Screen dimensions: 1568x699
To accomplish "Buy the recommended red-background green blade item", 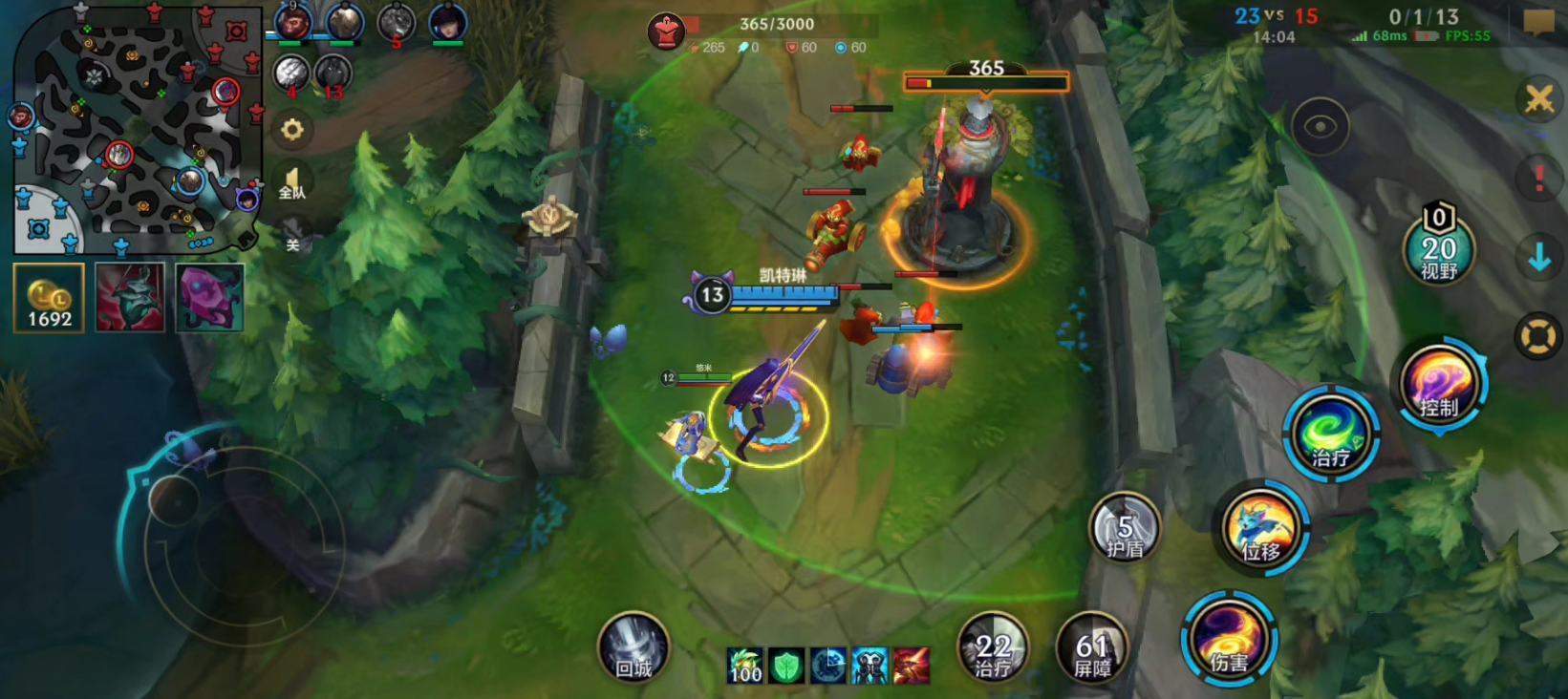I will 130,299.
